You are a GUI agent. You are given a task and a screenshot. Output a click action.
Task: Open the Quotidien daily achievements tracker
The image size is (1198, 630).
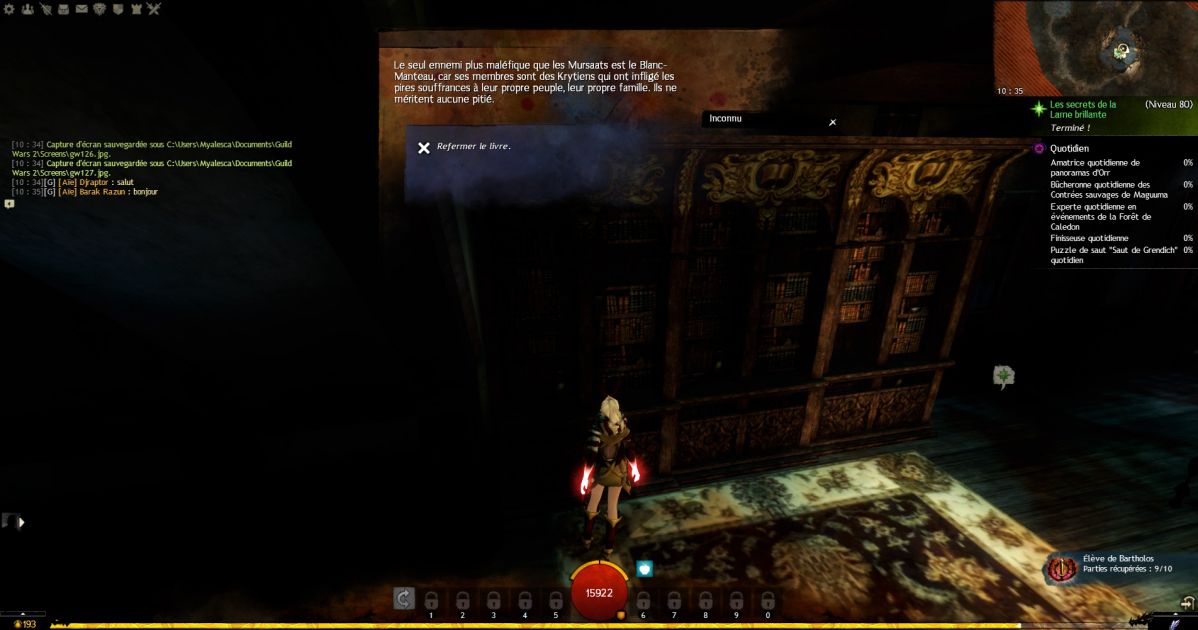[x=1069, y=148]
